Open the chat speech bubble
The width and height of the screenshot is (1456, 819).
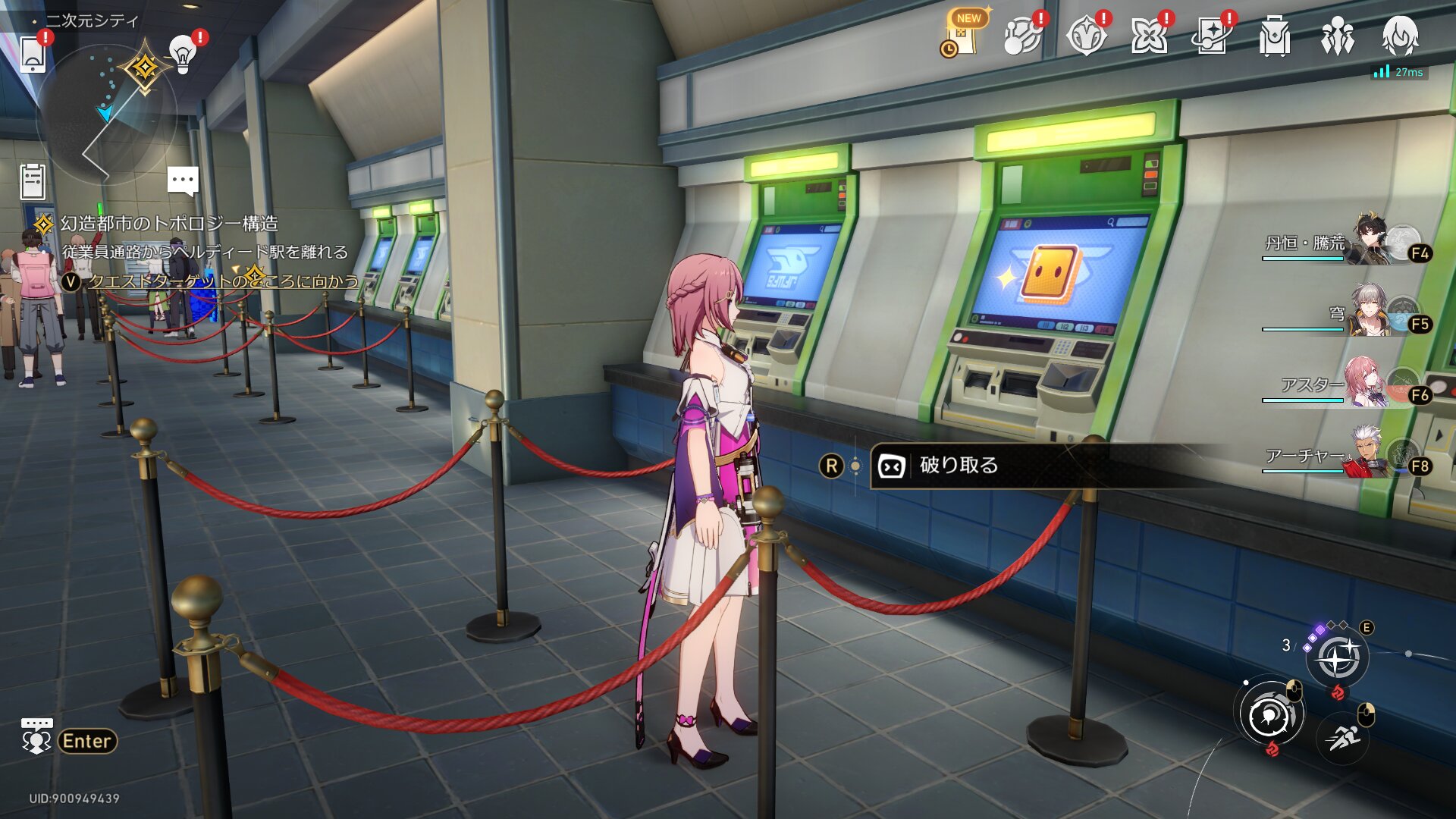point(183,181)
